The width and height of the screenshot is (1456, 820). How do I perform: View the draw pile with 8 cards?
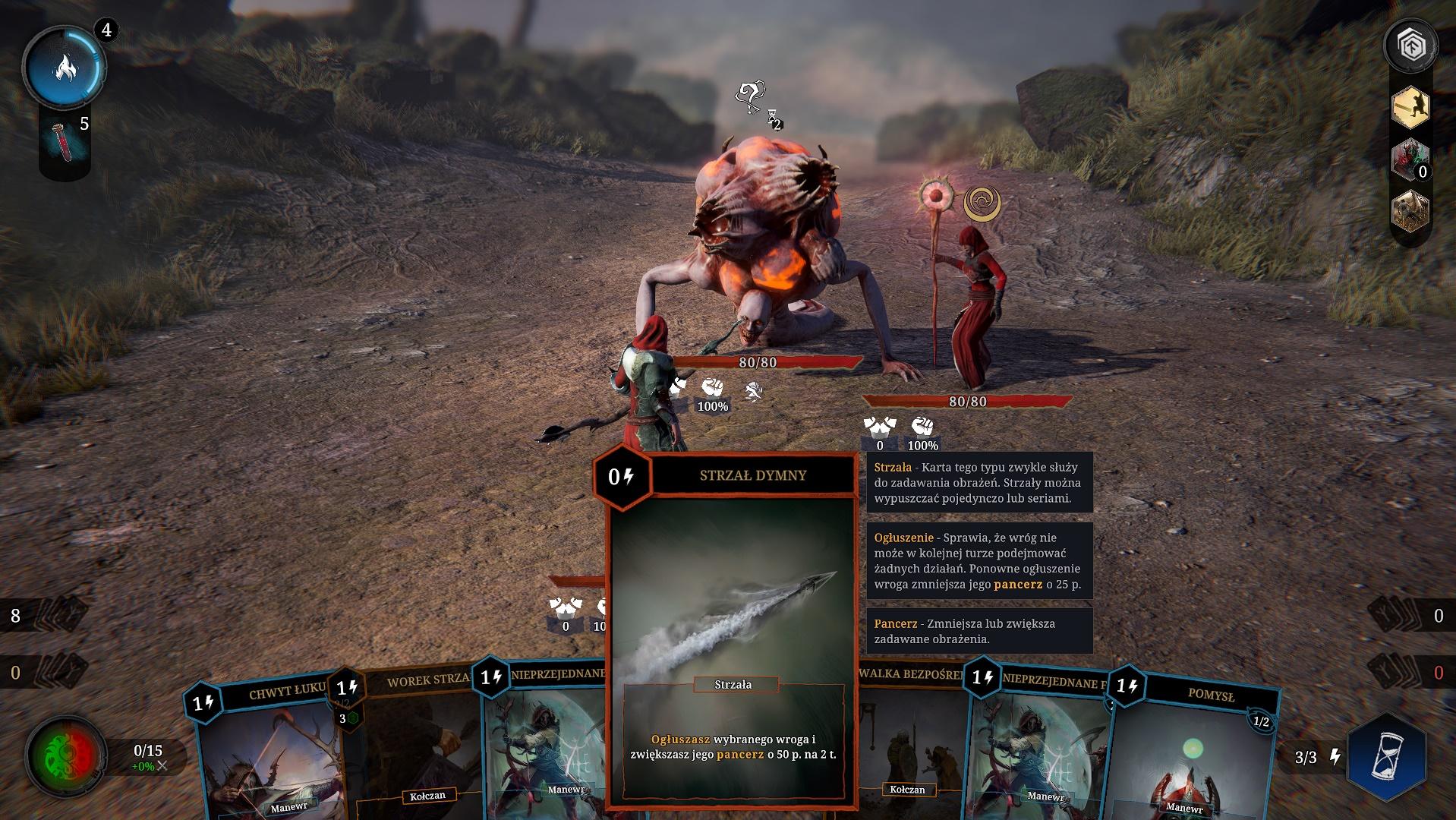[47, 615]
